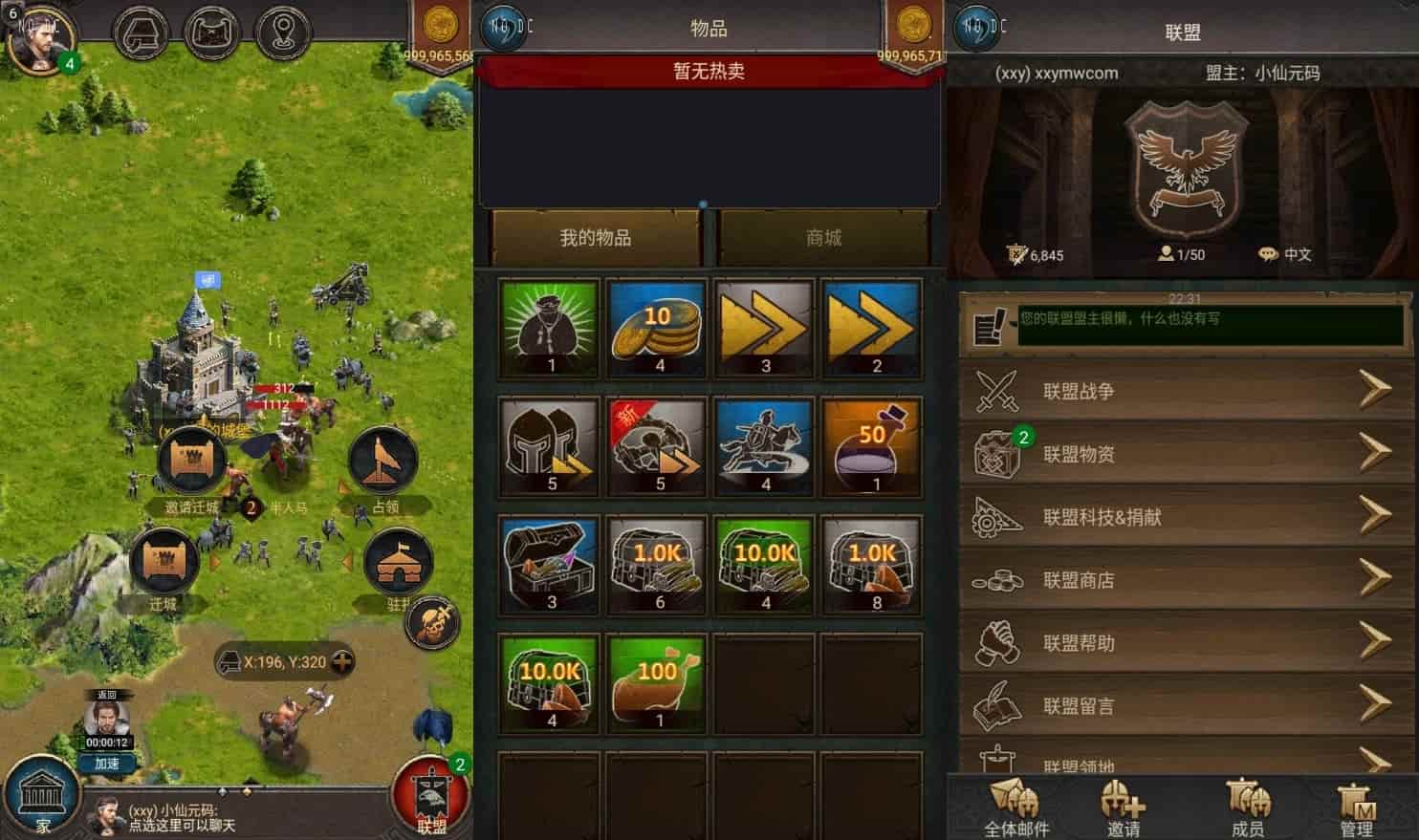This screenshot has width=1419, height=840.
Task: Click the camp tent icon in top bar
Action: point(142,32)
